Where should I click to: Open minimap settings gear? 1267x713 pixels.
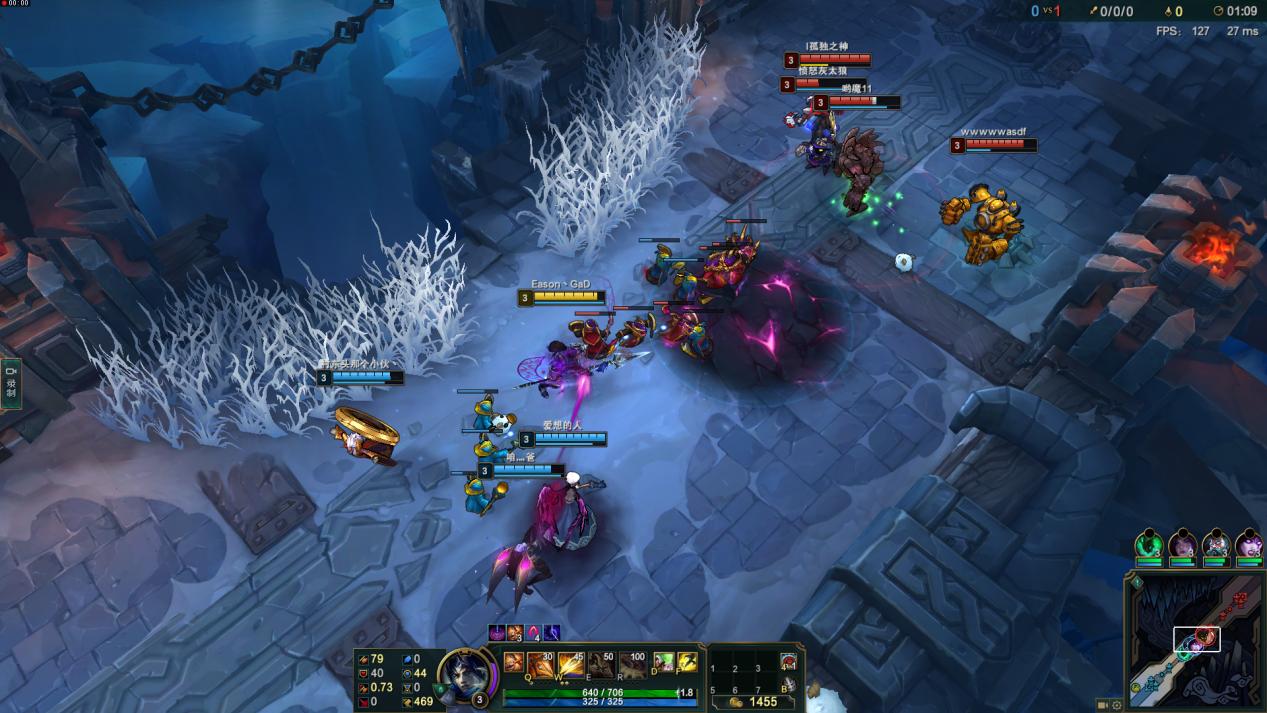(1117, 705)
